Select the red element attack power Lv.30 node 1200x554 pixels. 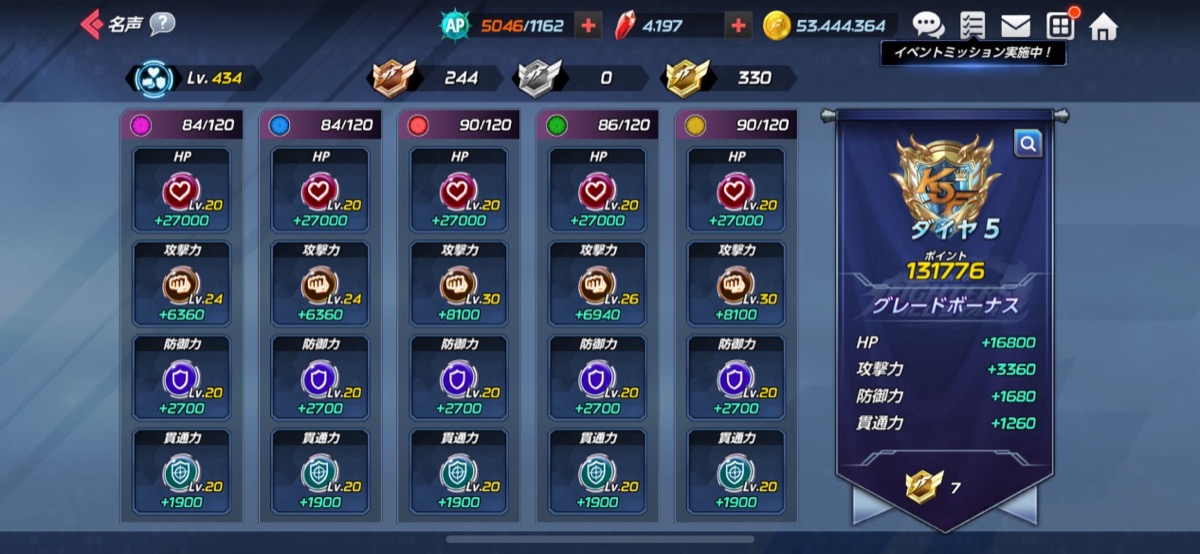click(459, 285)
